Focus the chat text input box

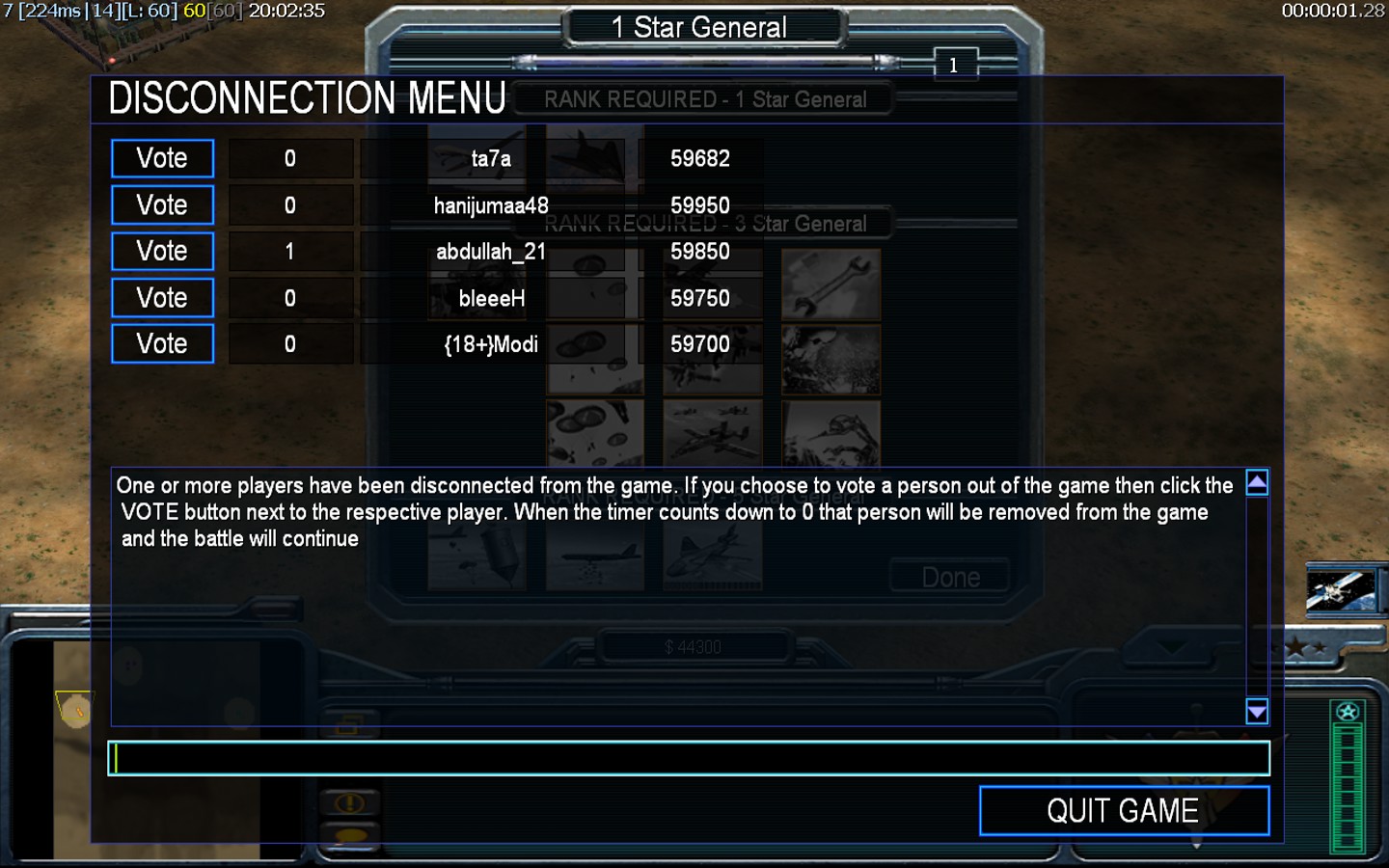point(689,758)
